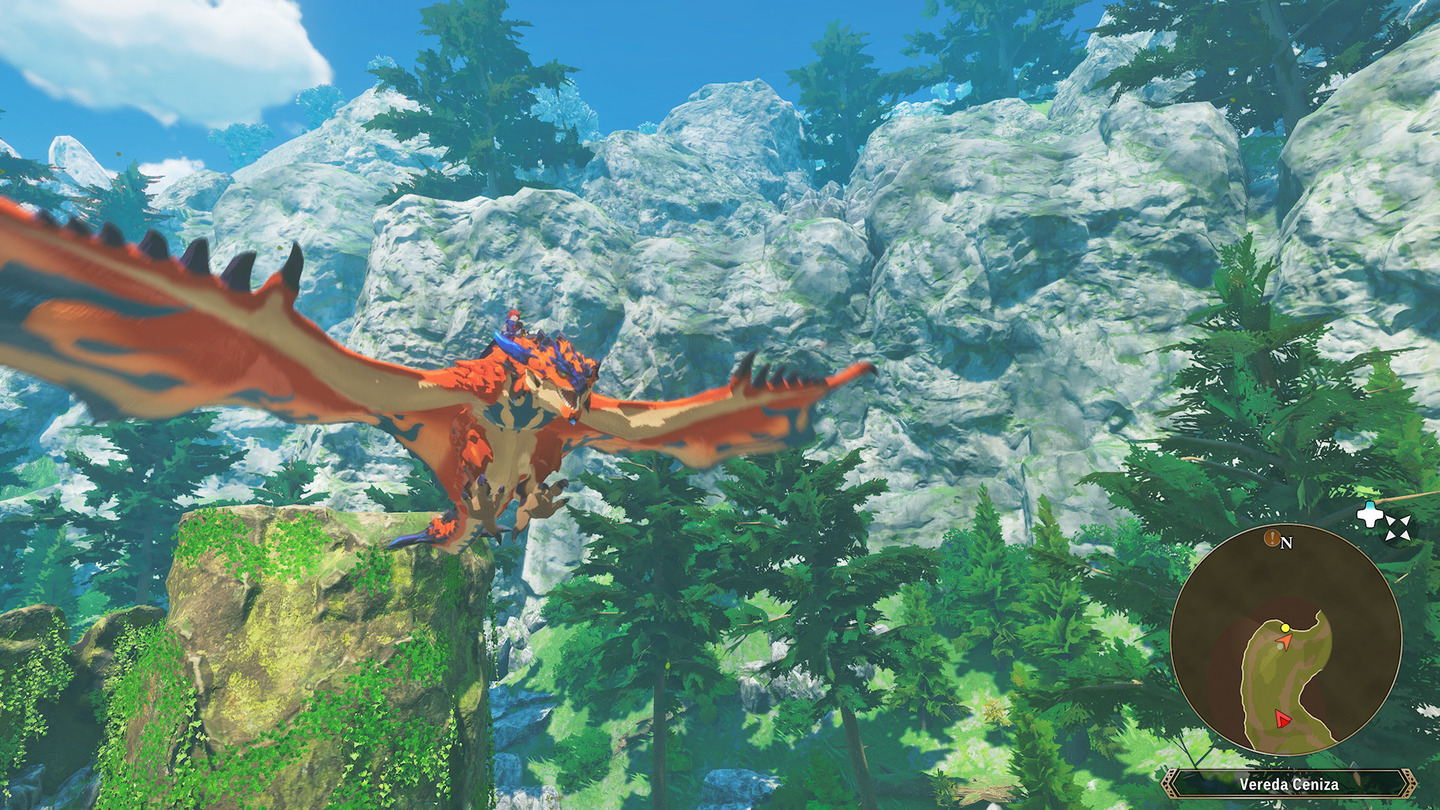Image resolution: width=1440 pixels, height=810 pixels.
Task: Click the yellow dot marker on the minimap
Action: point(1285,628)
